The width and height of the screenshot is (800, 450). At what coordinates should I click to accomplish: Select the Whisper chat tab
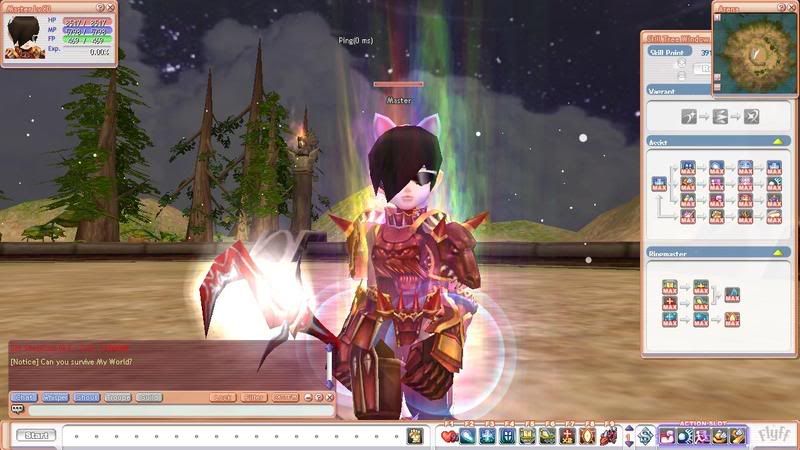click(x=54, y=397)
